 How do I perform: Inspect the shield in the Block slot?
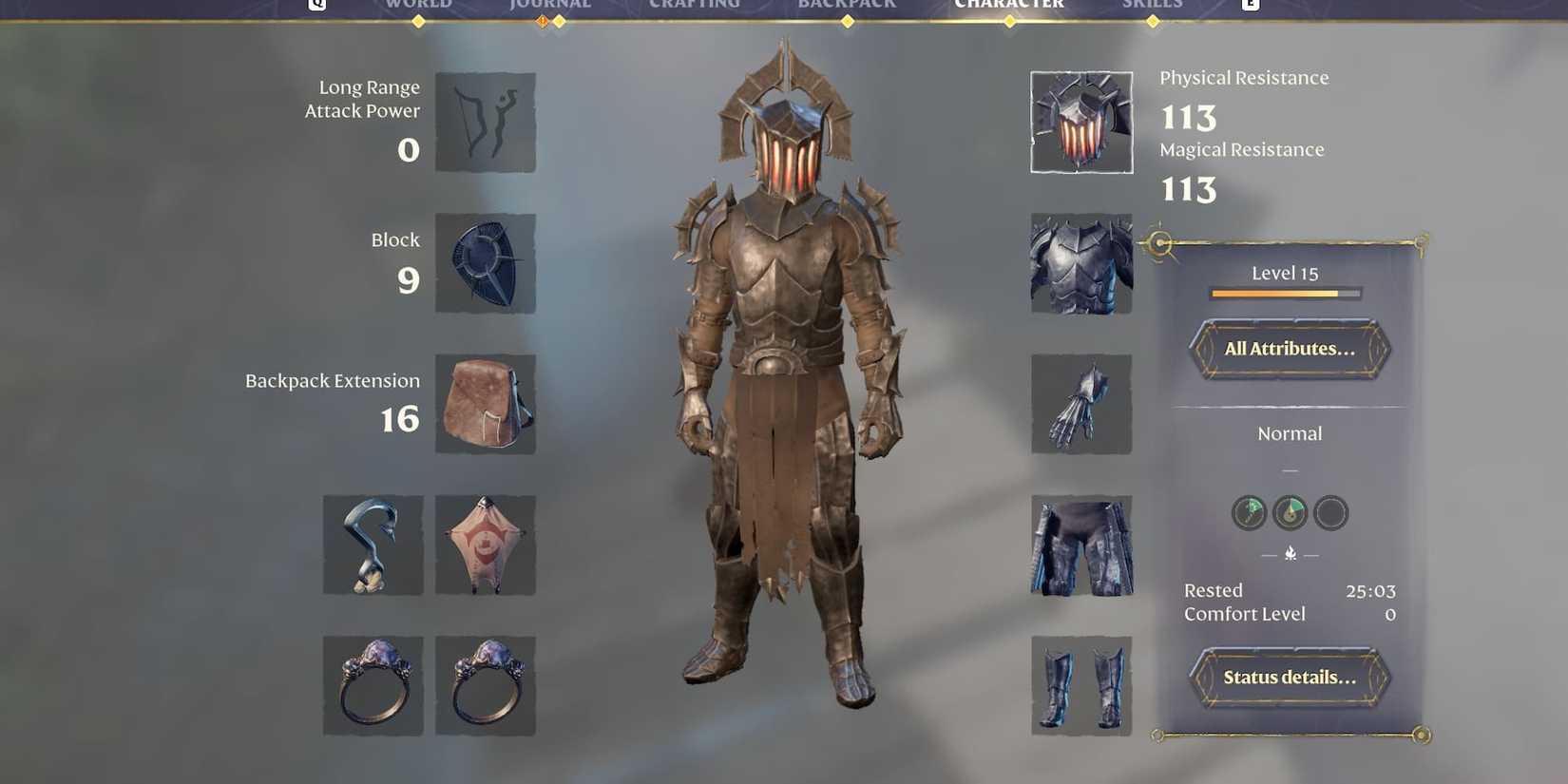tap(485, 263)
